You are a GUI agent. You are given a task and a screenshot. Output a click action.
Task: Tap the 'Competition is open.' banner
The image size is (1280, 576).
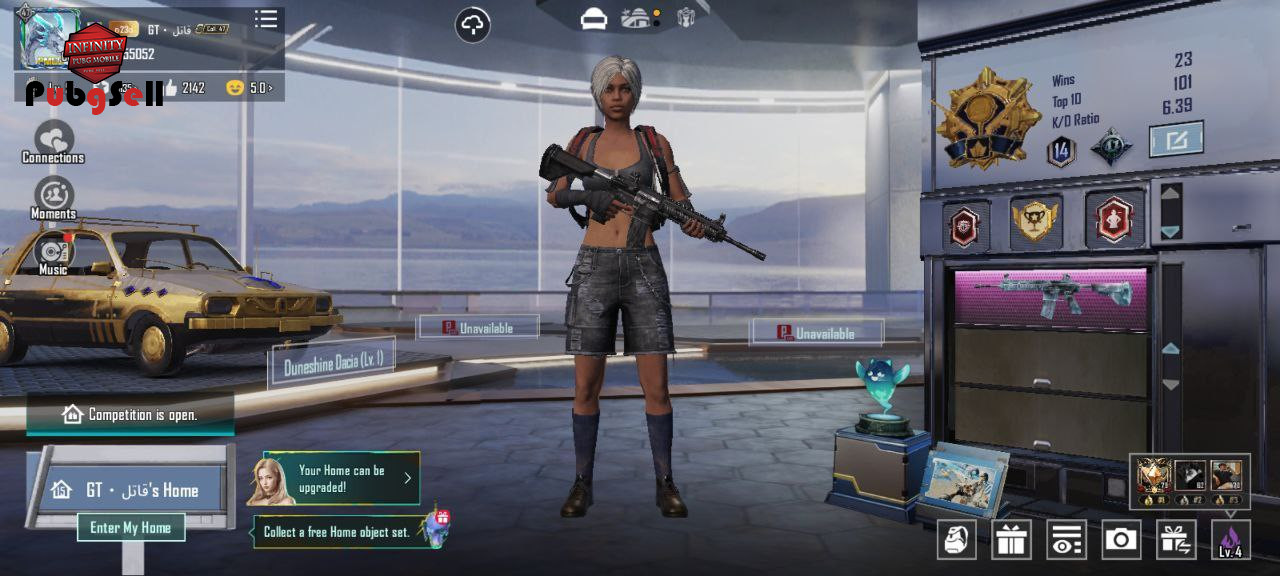131,414
